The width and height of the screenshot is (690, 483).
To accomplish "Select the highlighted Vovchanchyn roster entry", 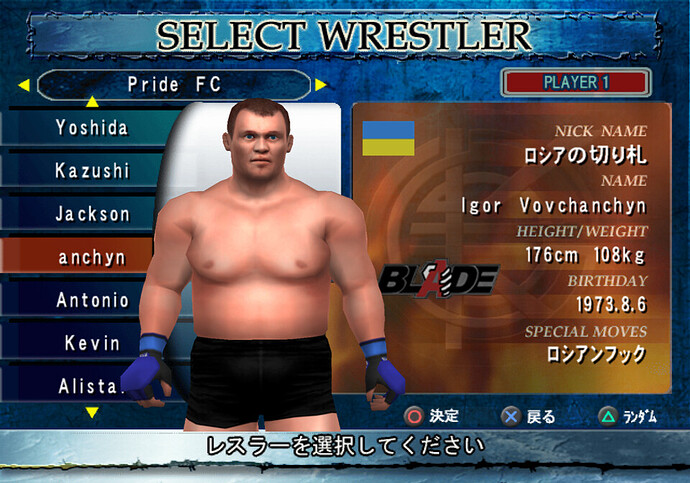I will pyautogui.click(x=92, y=257).
